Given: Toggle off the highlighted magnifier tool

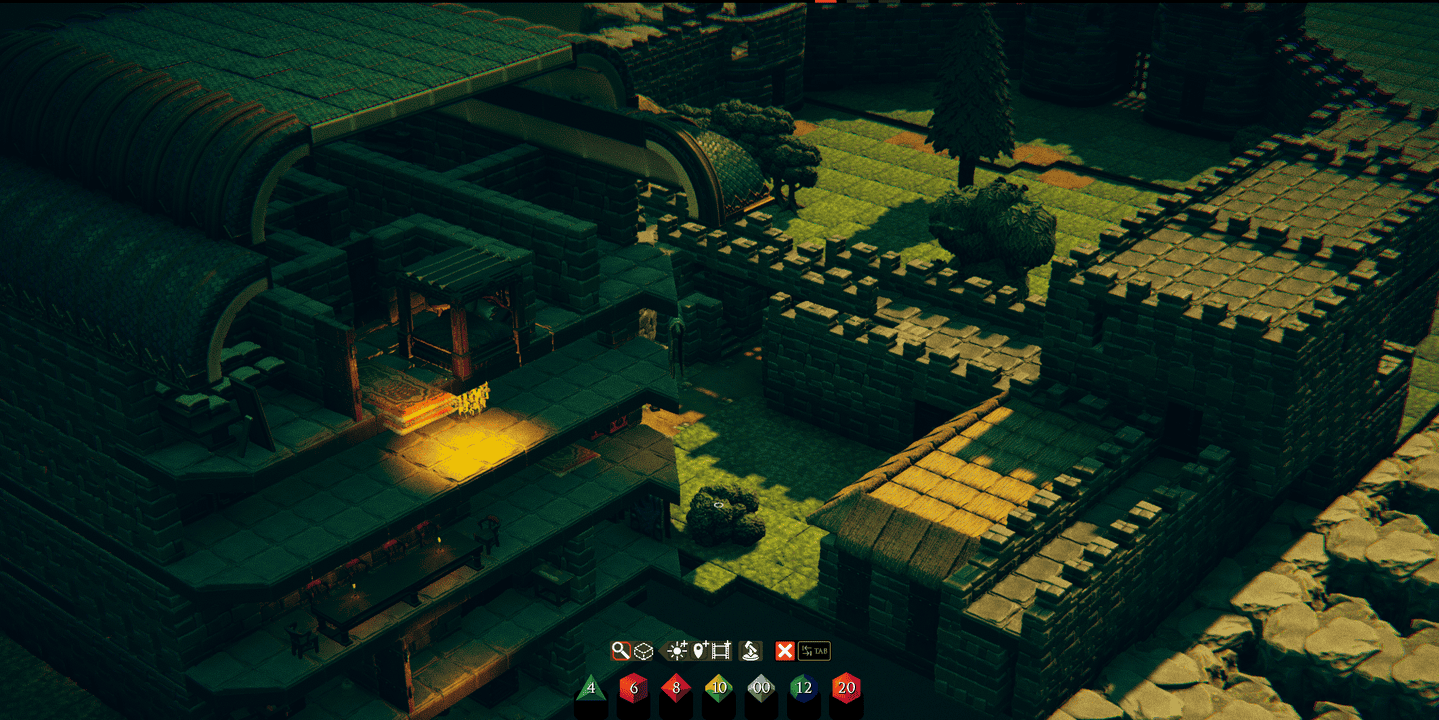Looking at the screenshot, I should click(x=621, y=650).
